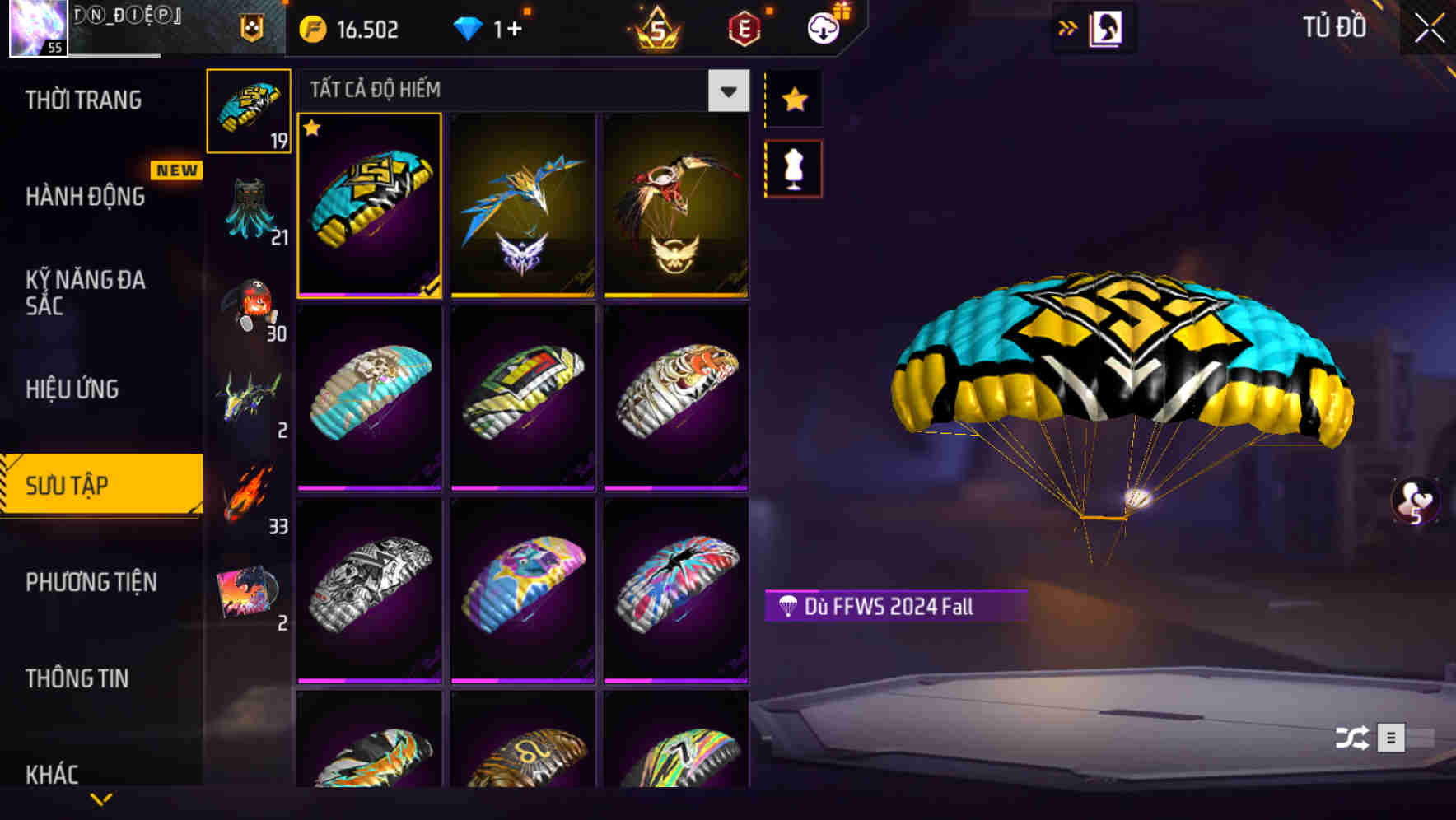Click the Dù FFWS 2024 Fall label
The image size is (1456, 820).
(895, 607)
